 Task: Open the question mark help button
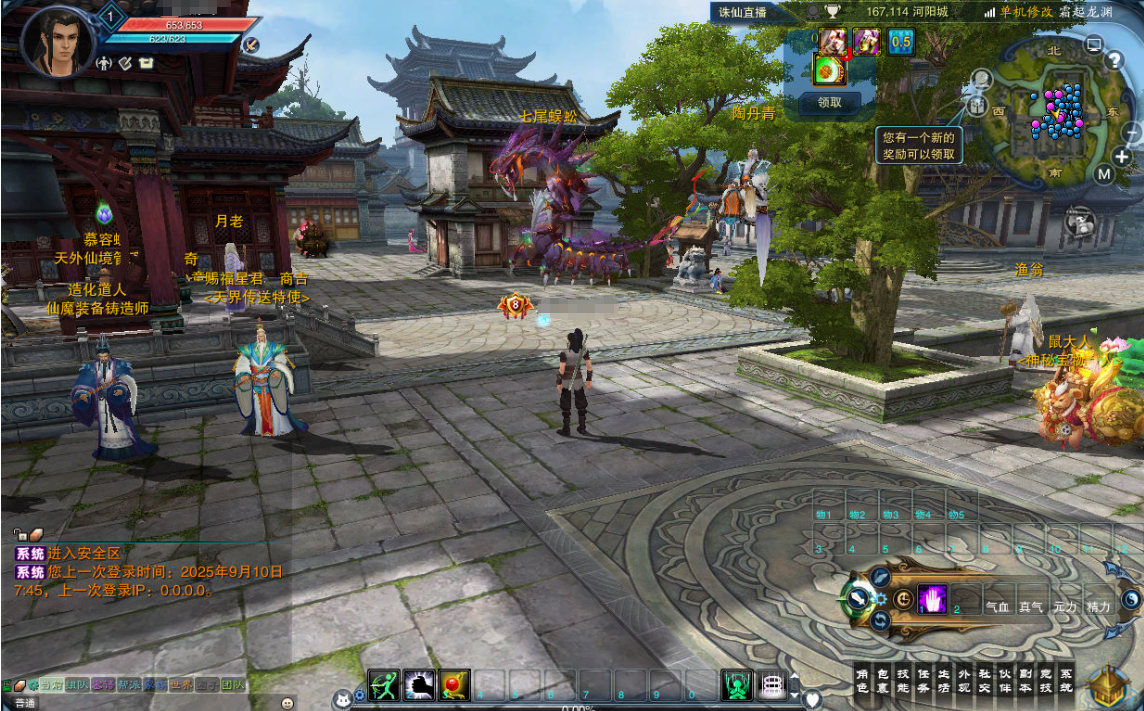(x=1115, y=60)
